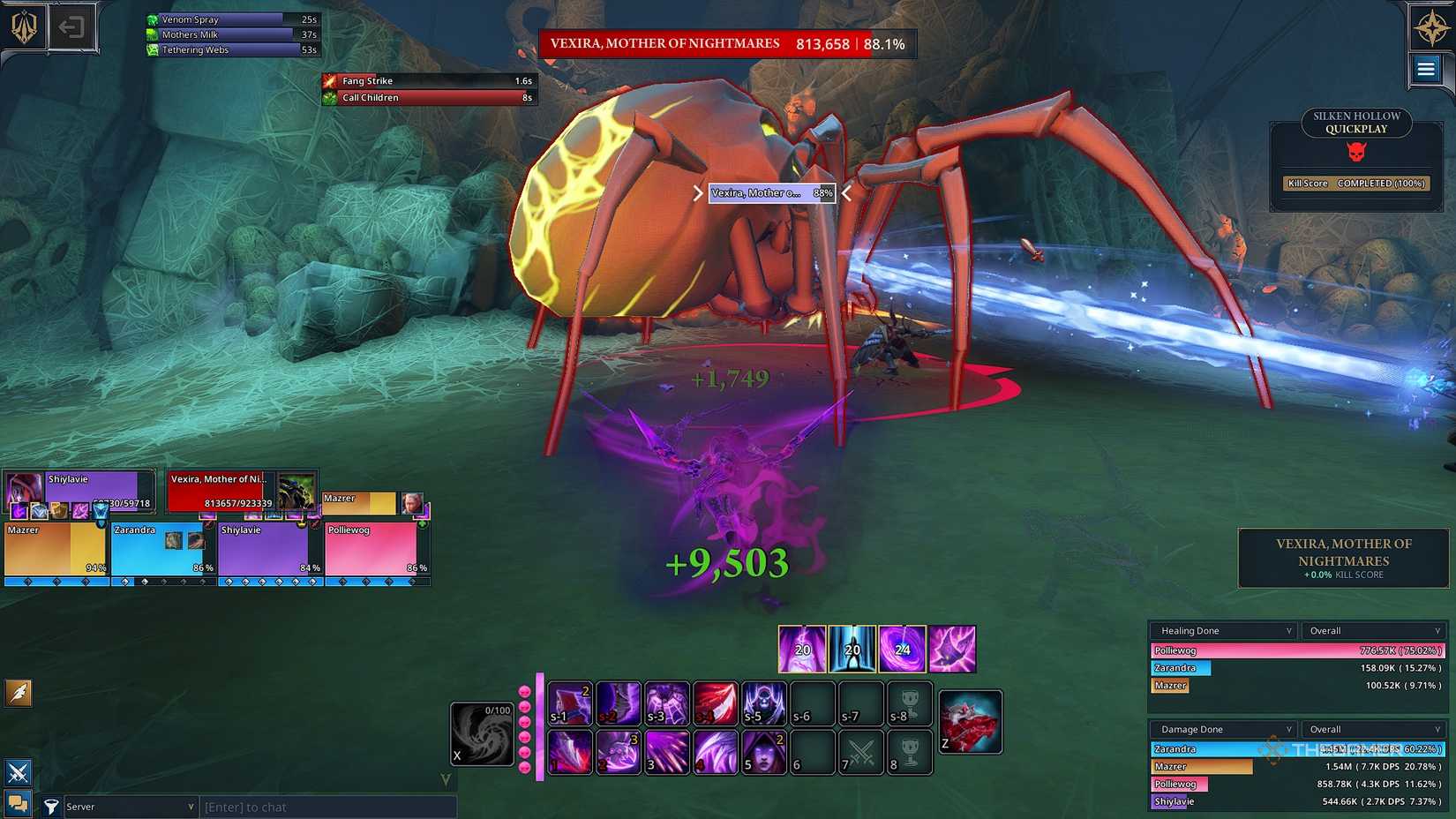Screen dimensions: 1456x819
Task: Expand the Healing Done metric dropdown
Action: point(1222,630)
